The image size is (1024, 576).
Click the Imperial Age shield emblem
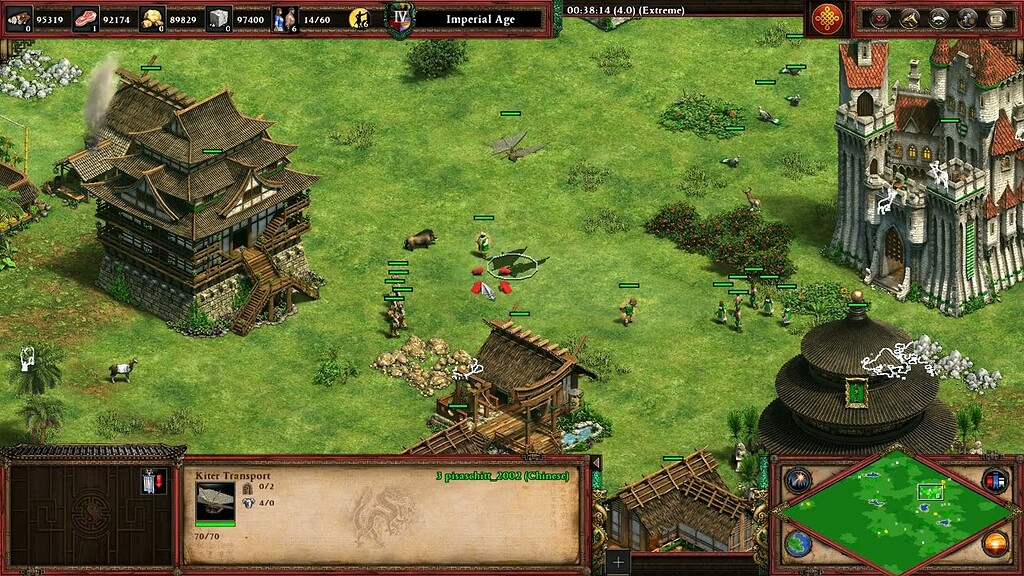tap(400, 19)
